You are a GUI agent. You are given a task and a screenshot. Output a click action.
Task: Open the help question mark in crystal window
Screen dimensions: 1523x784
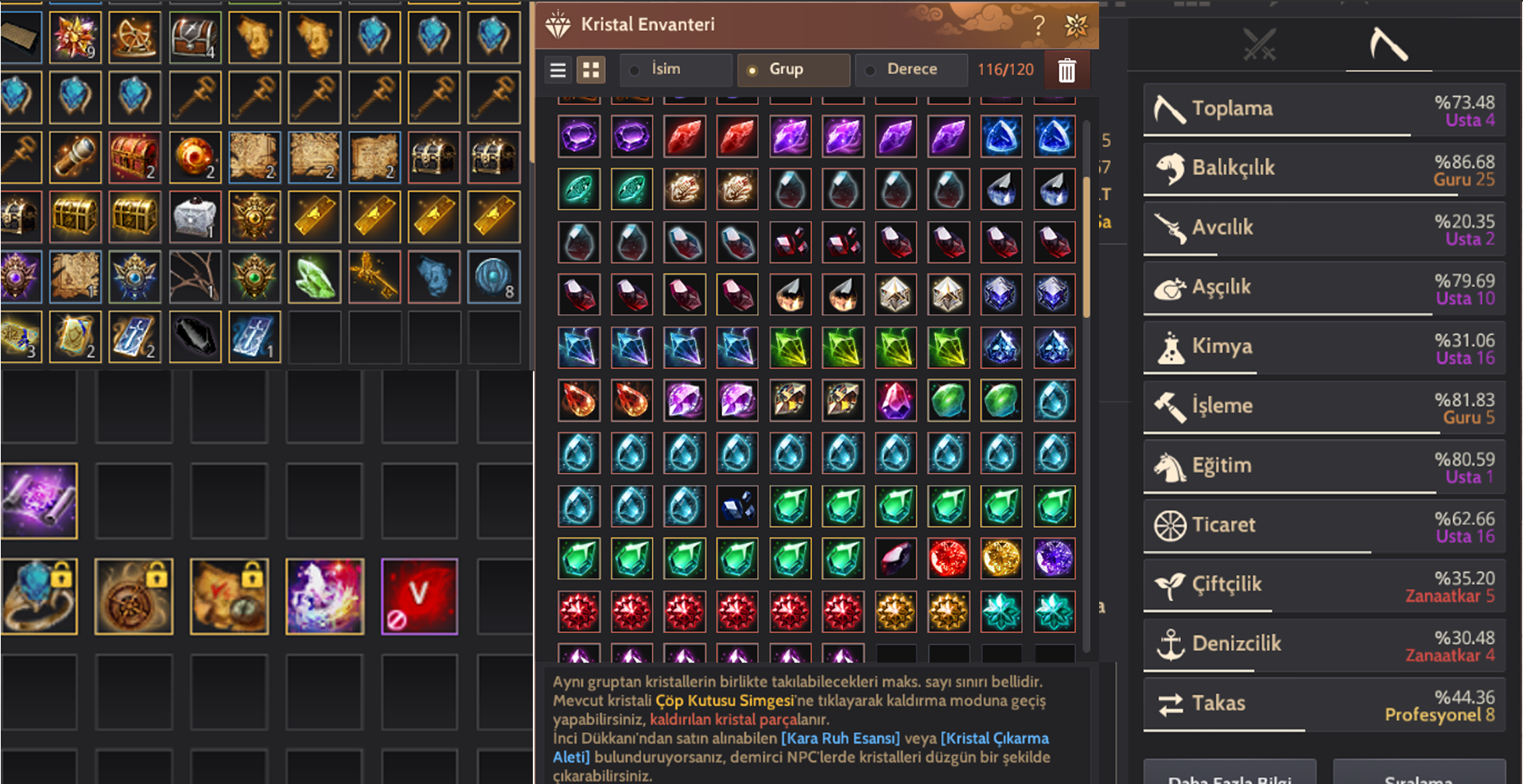point(1038,25)
